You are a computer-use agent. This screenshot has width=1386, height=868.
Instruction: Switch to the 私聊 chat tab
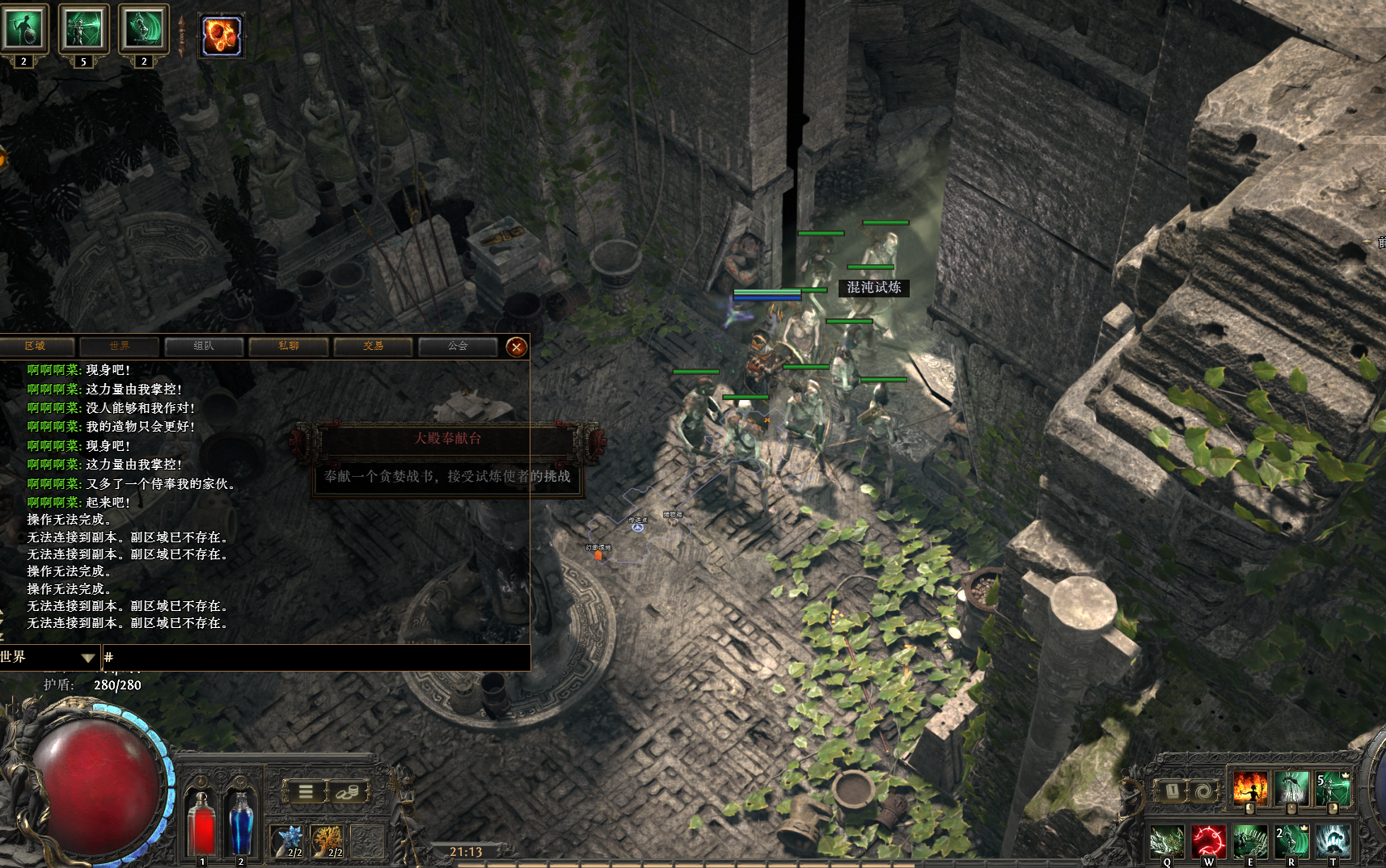pyautogui.click(x=289, y=347)
